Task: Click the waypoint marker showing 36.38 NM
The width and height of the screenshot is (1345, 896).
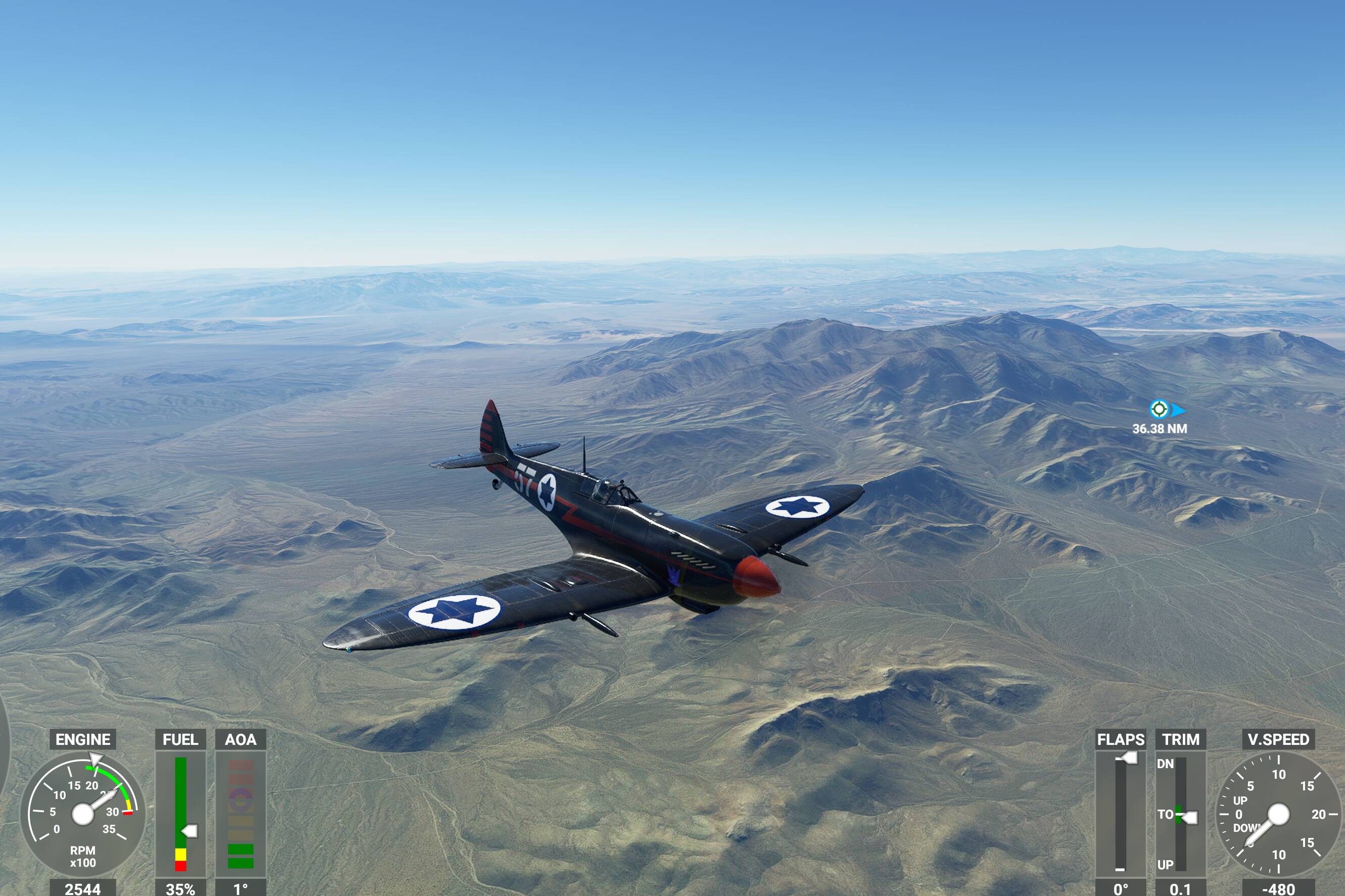Action: pyautogui.click(x=1158, y=409)
